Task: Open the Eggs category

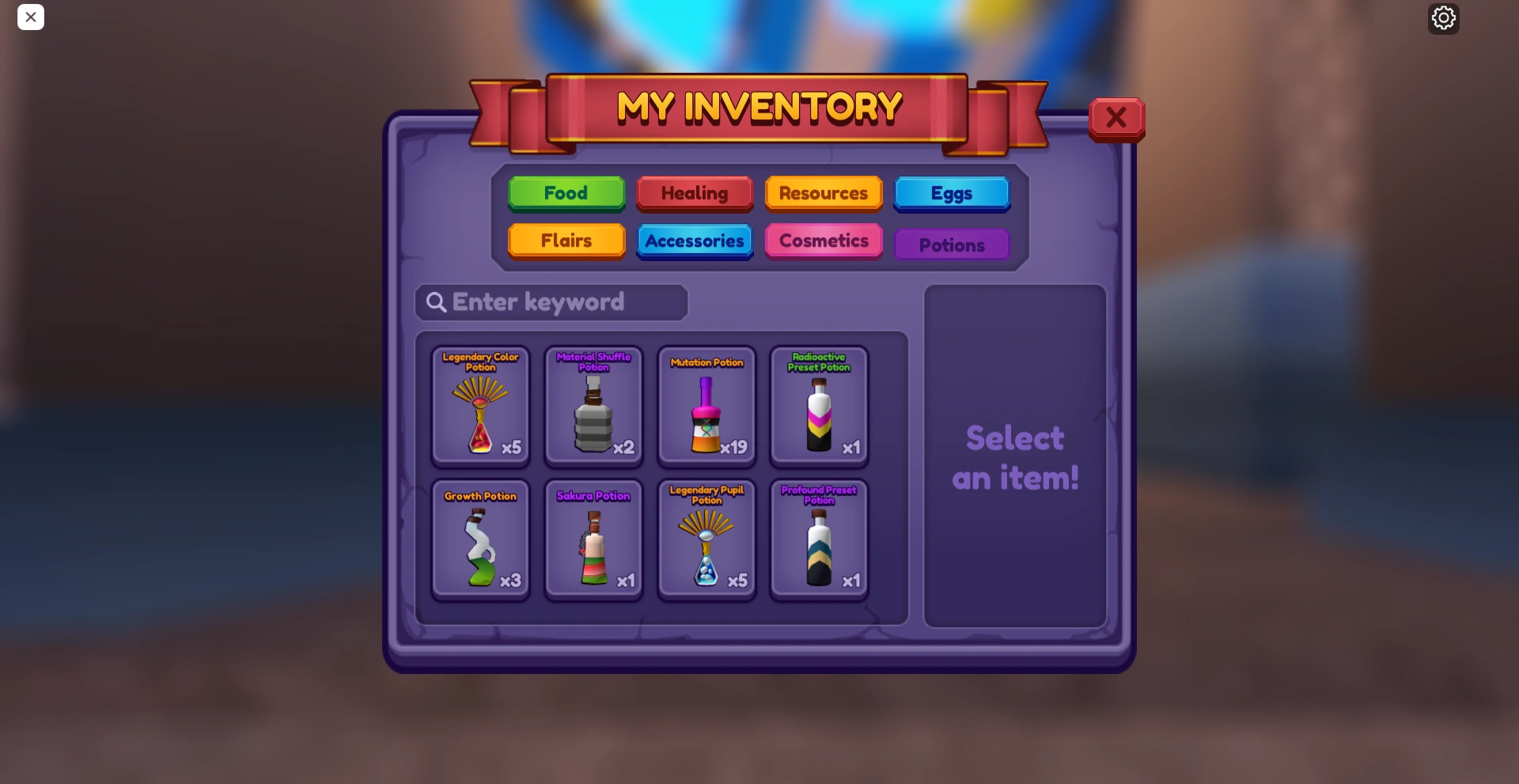Action: [952, 193]
